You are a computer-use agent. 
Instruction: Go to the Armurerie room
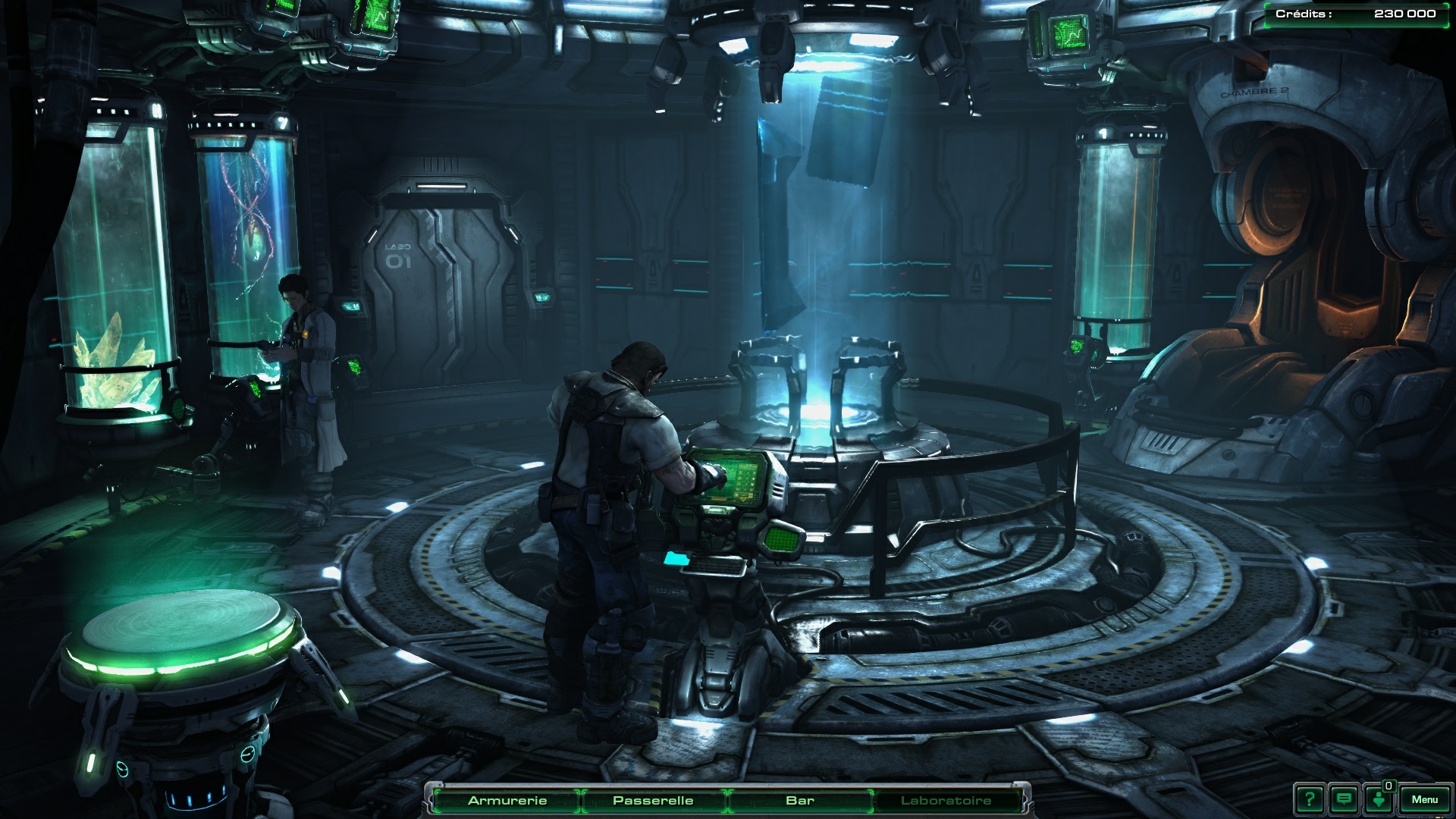tap(507, 800)
